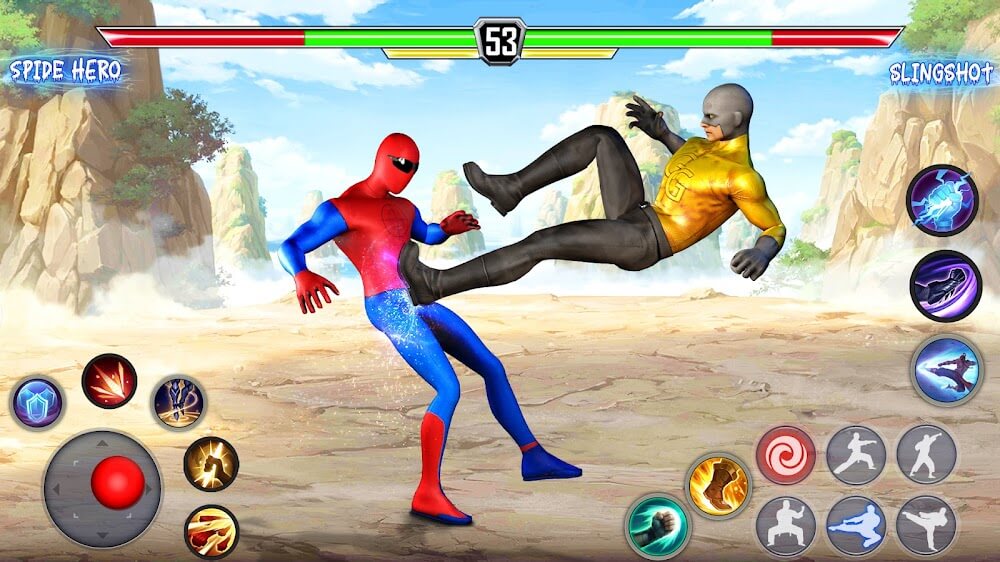Use the red claw swipe skill
Image resolution: width=1000 pixels, height=562 pixels.
point(211,531)
